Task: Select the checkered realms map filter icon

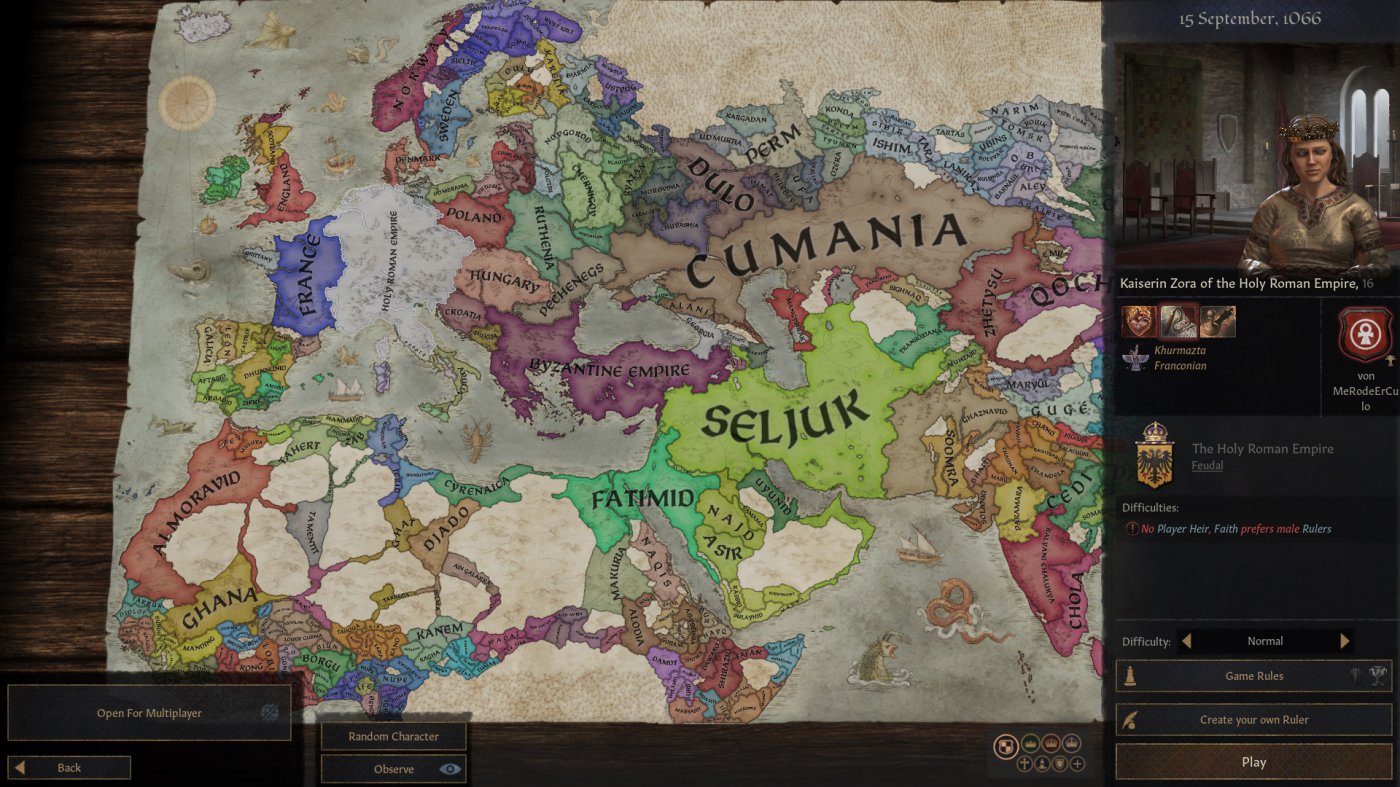Action: tap(1006, 745)
